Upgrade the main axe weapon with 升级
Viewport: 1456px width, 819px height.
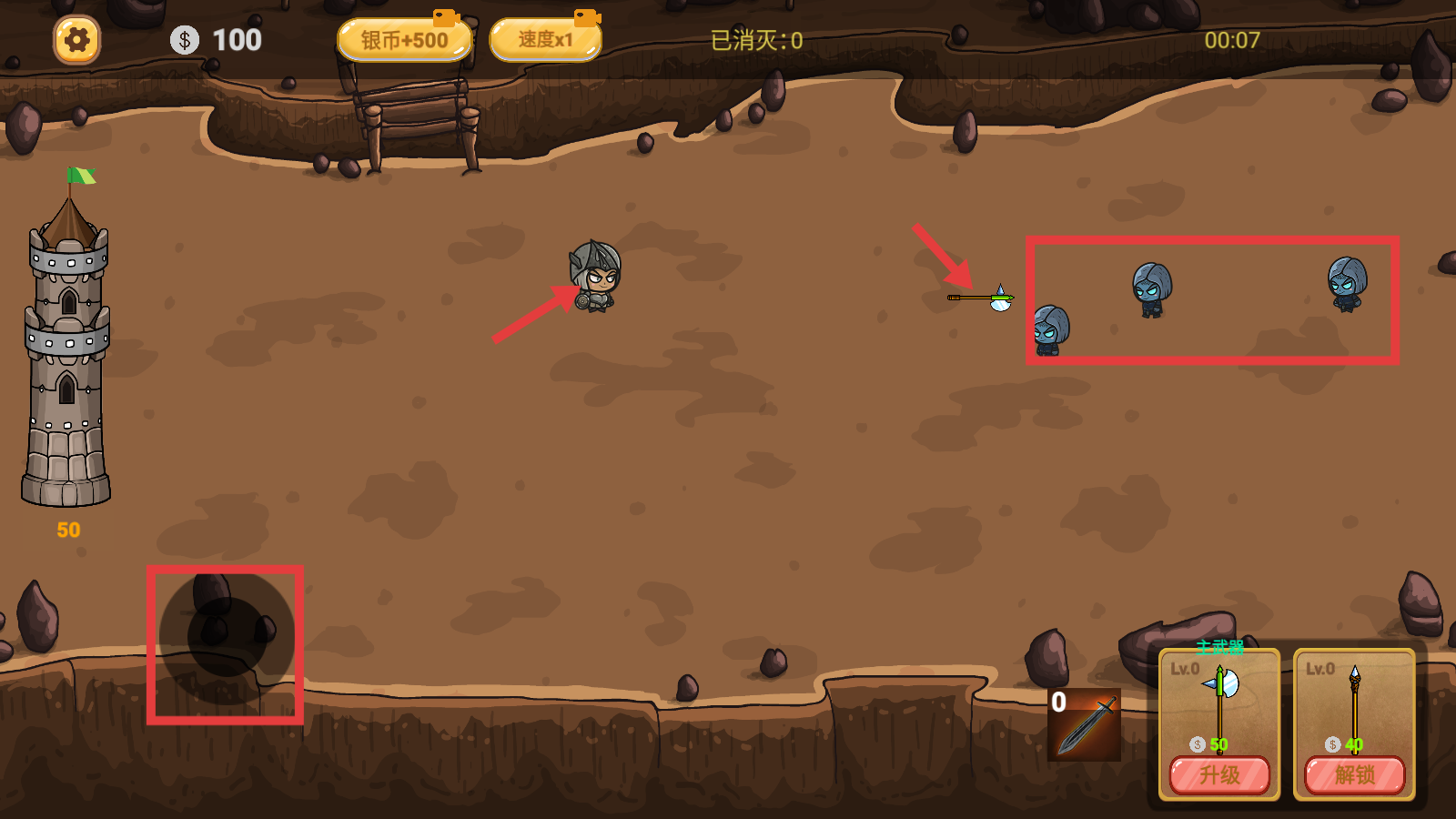[1219, 775]
